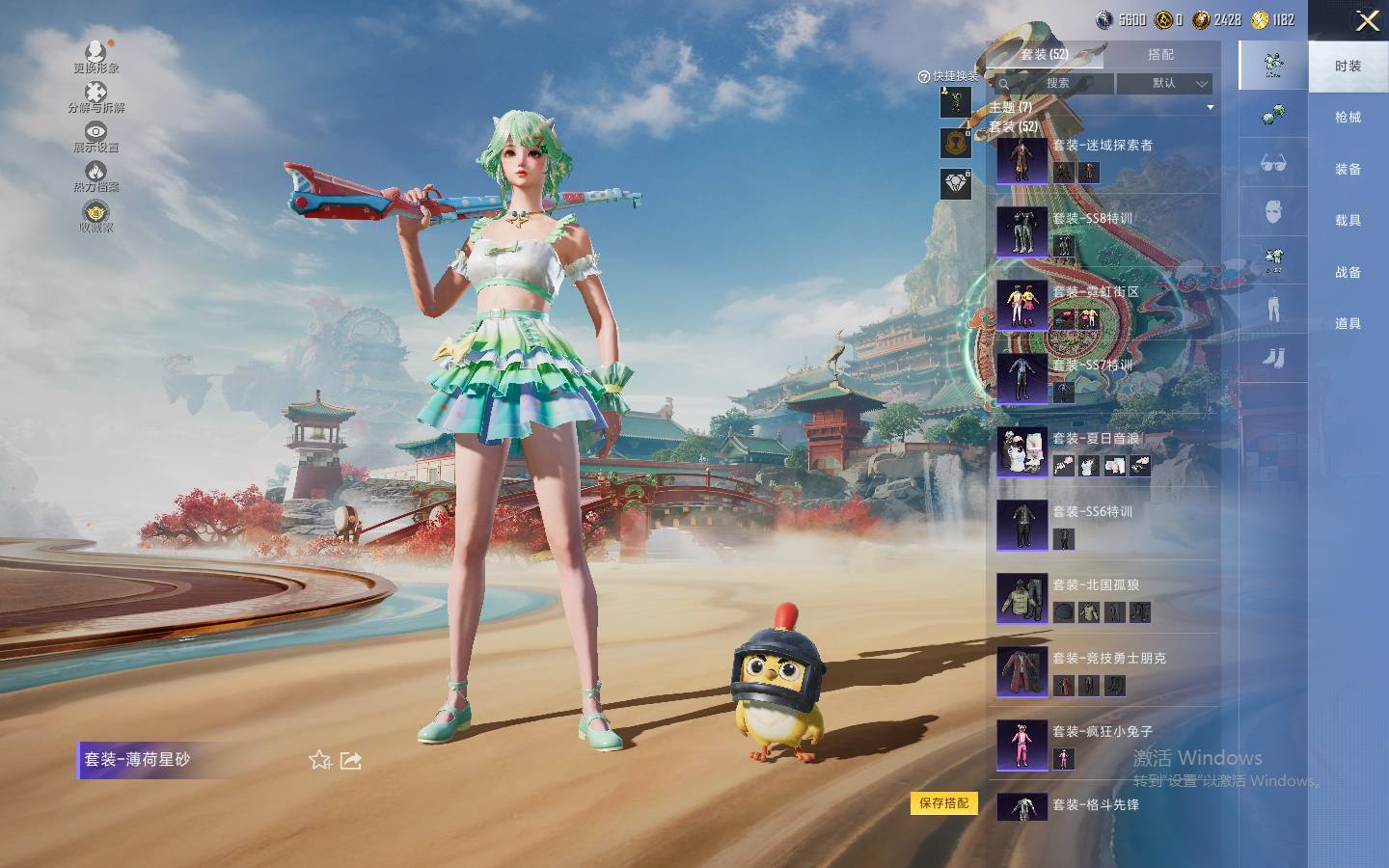Screen dimensions: 1389x868
Task: Open the 时装 fashion category
Action: pyautogui.click(x=1348, y=66)
